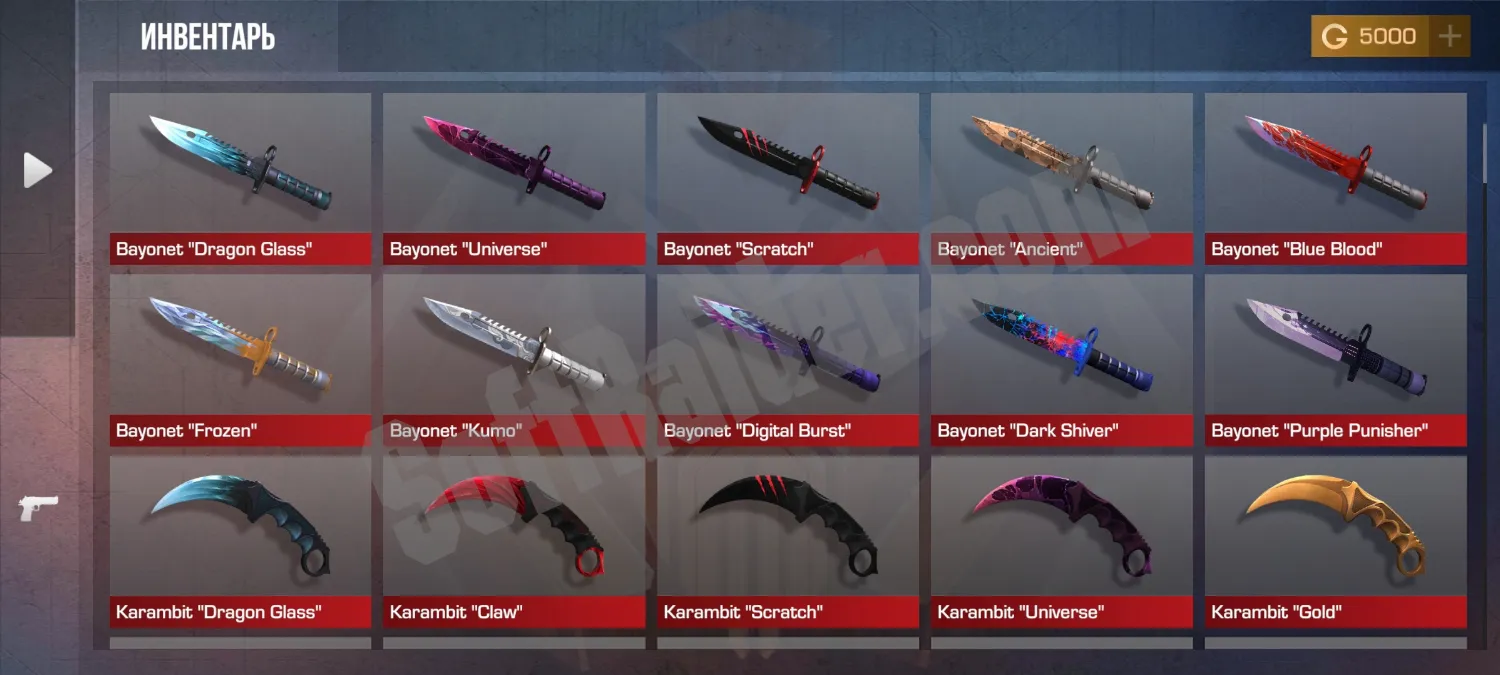Screen dimensions: 1500x675
Task: Open the pistol weapons category
Action: pyautogui.click(x=38, y=507)
